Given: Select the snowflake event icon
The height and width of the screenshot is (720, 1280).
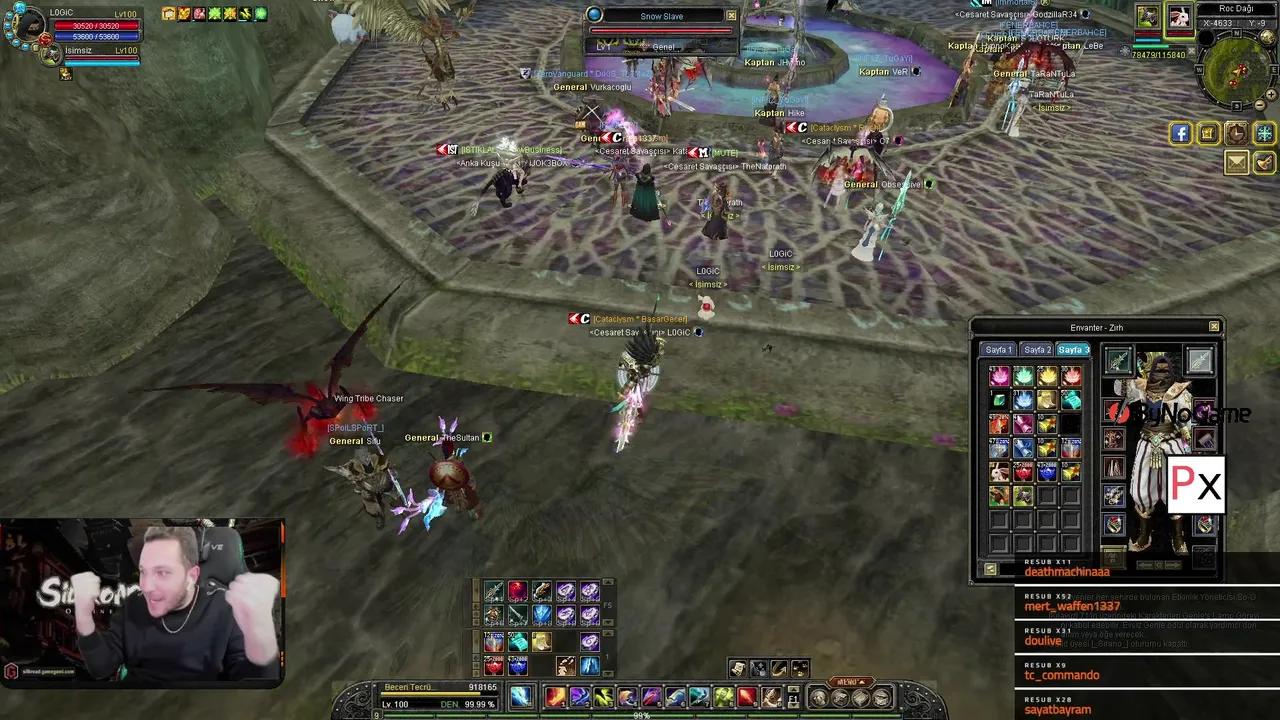Looking at the screenshot, I should pos(1263,133).
